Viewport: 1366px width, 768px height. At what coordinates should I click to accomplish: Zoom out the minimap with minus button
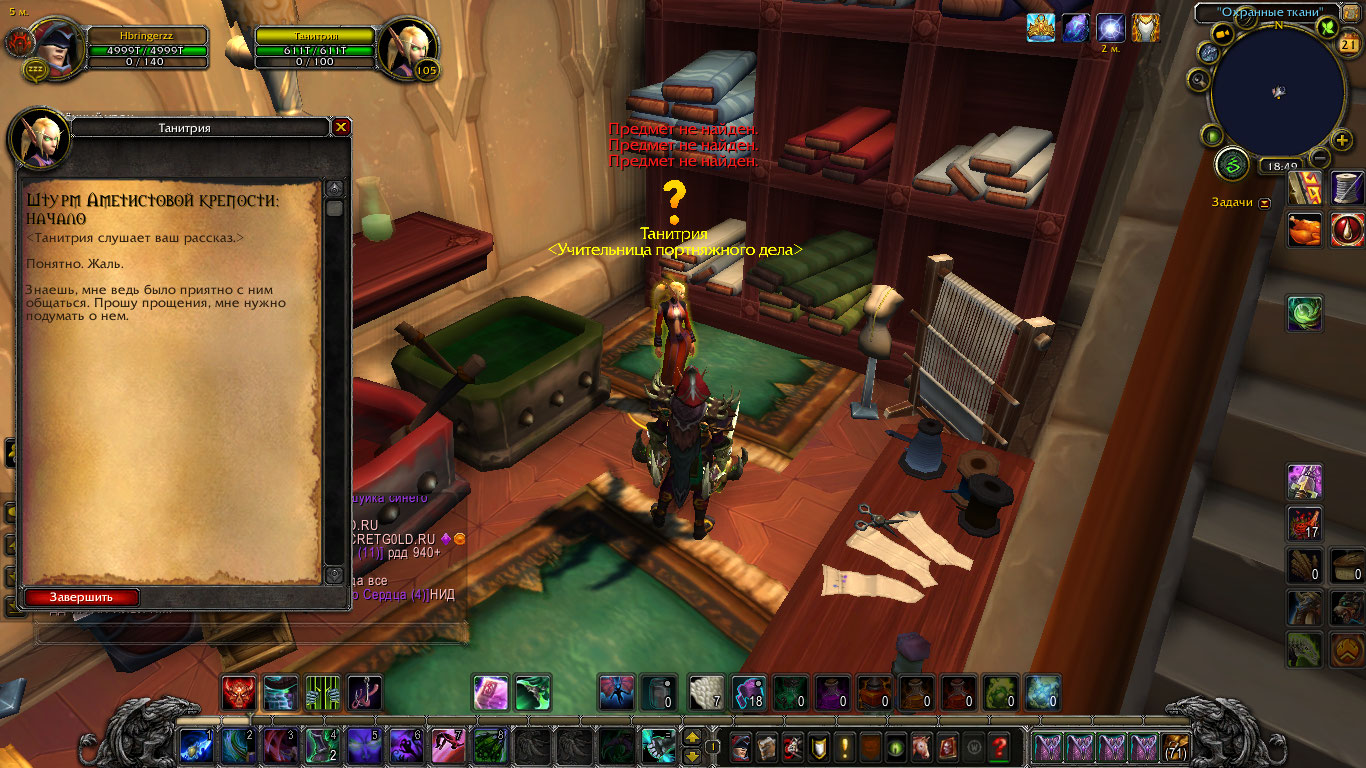pos(1320,157)
